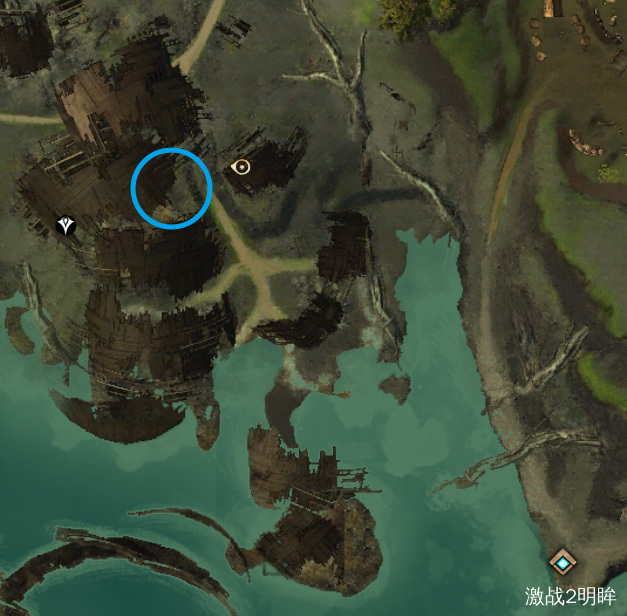Select the blue diamond waypoint marker
The image size is (627, 616).
(x=564, y=564)
